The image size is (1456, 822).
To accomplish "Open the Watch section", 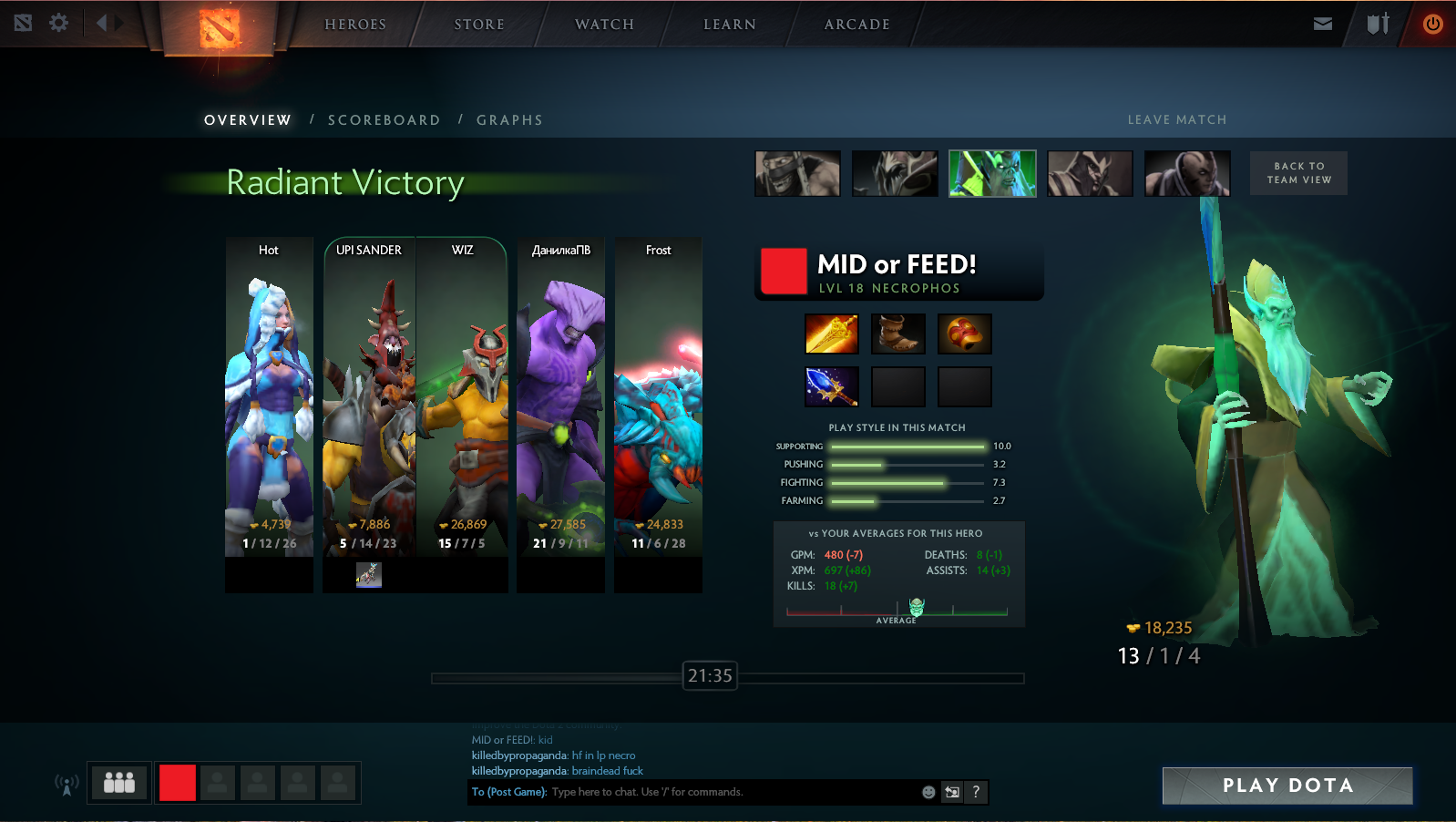I will point(604,25).
